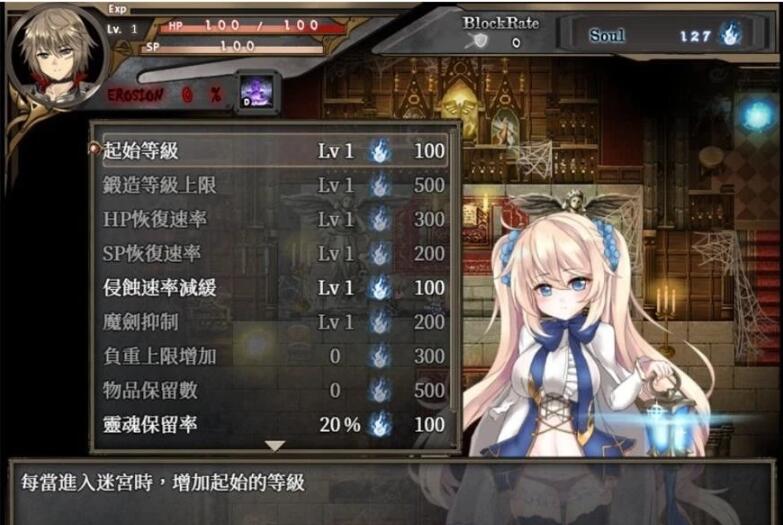Choose the 鍛造等級上限 upgrade

tap(272, 185)
